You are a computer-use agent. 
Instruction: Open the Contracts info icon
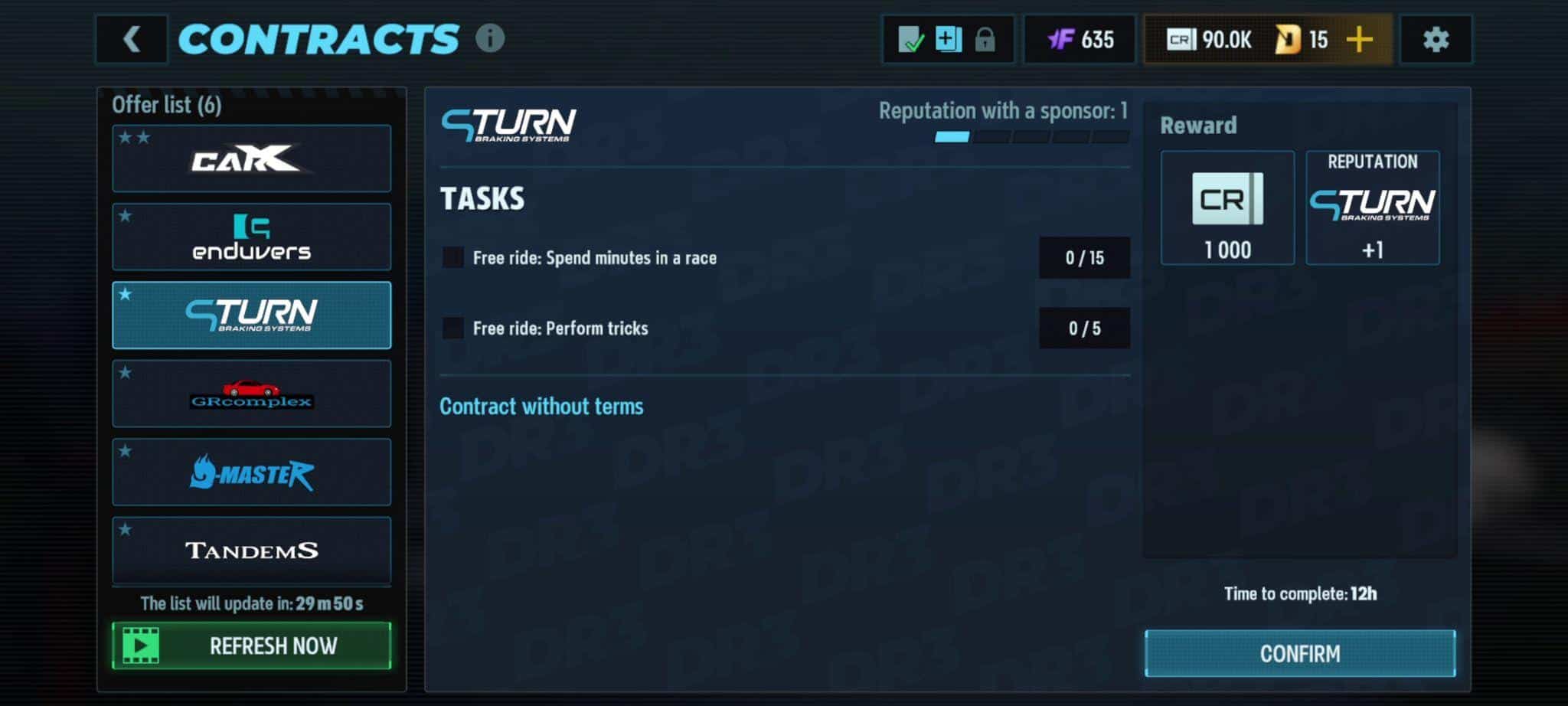[x=490, y=38]
